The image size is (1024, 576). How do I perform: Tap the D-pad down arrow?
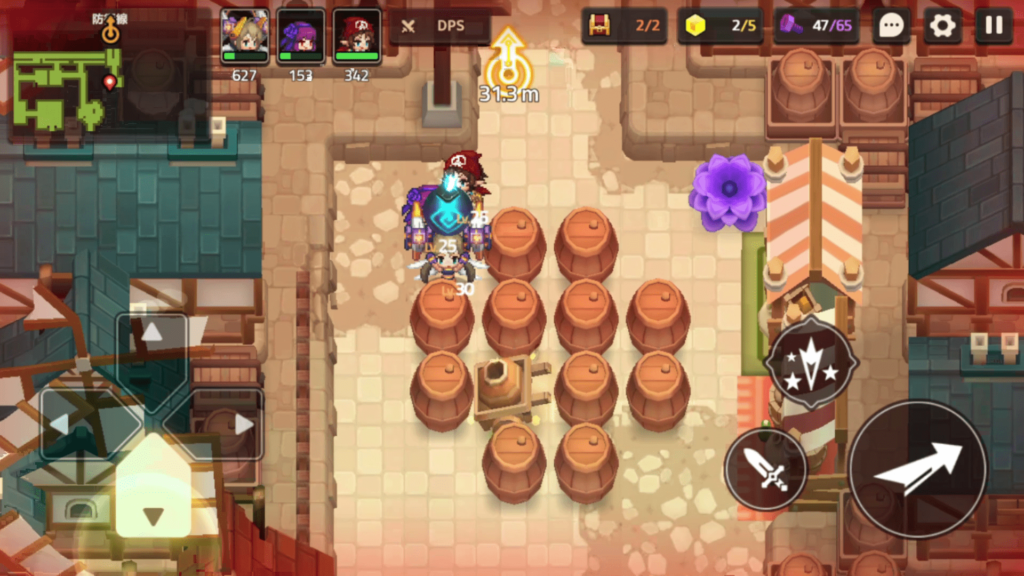click(x=153, y=515)
